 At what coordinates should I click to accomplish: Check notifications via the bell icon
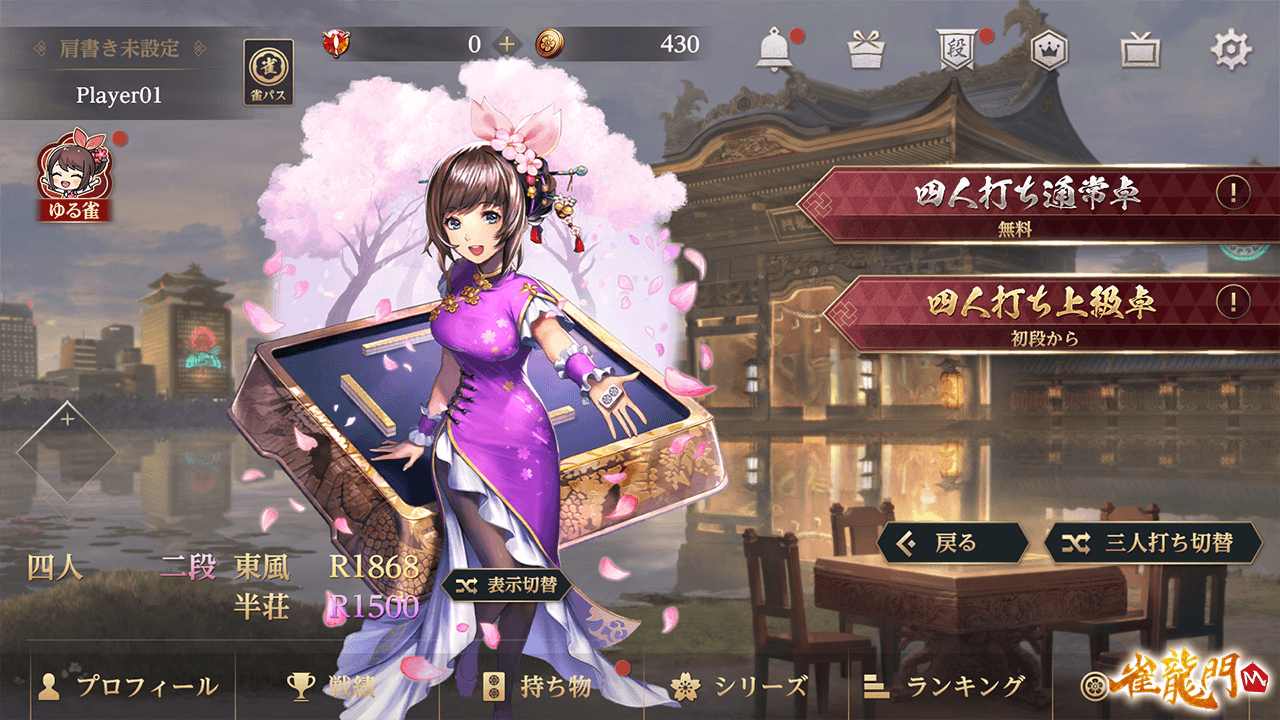tap(774, 49)
